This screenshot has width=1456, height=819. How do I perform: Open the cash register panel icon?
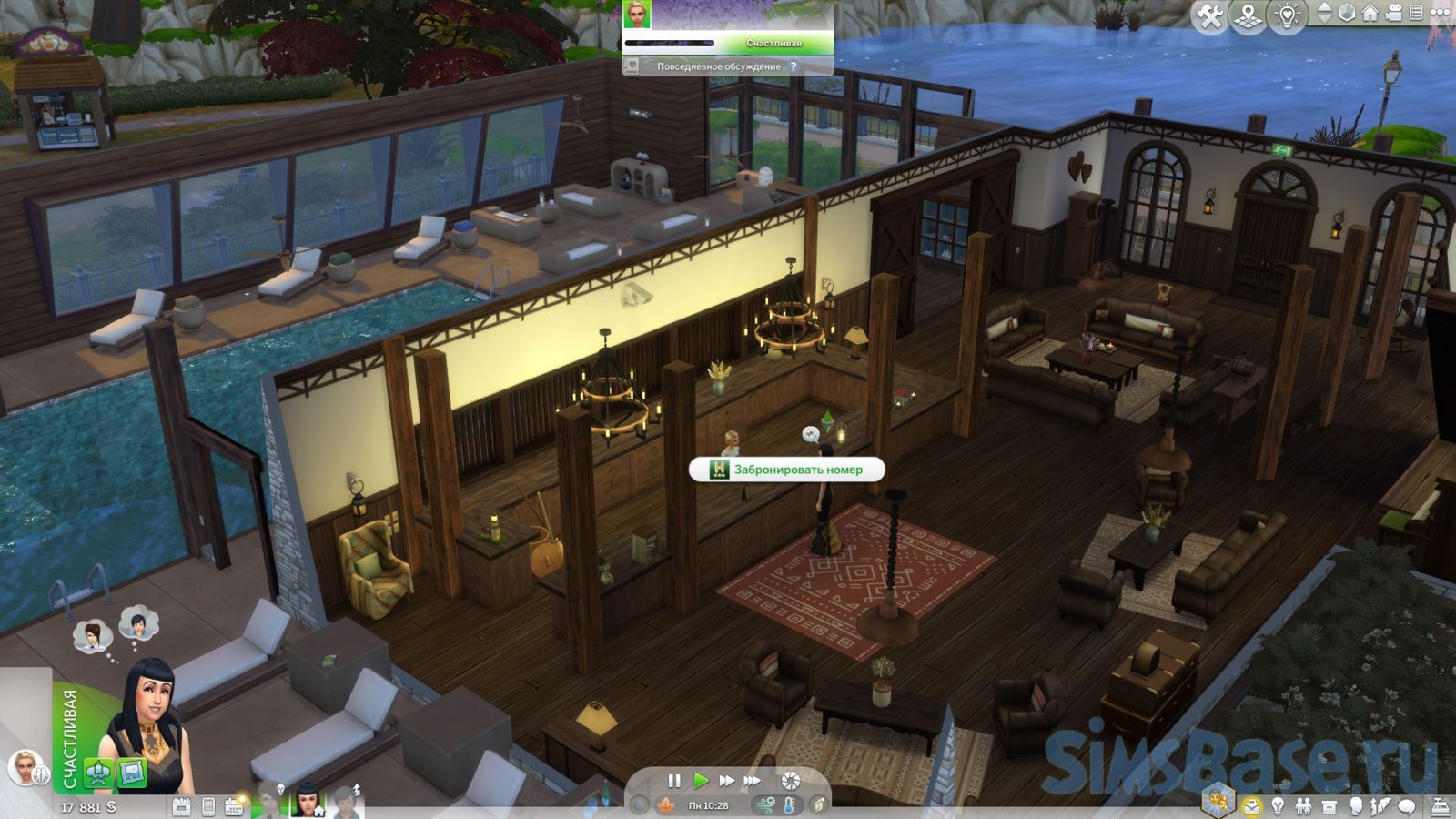tap(1442, 806)
